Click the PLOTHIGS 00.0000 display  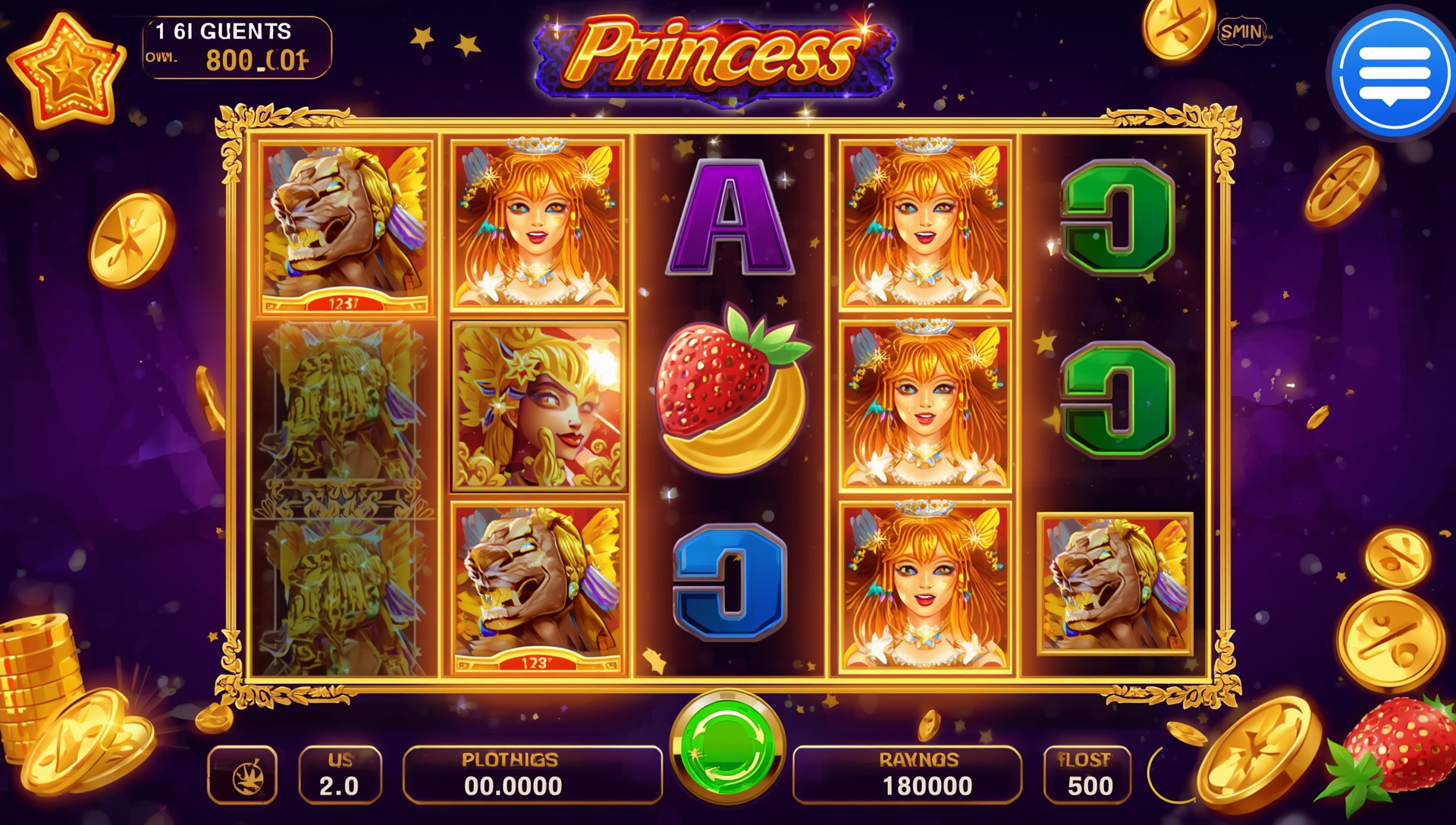[x=531, y=775]
